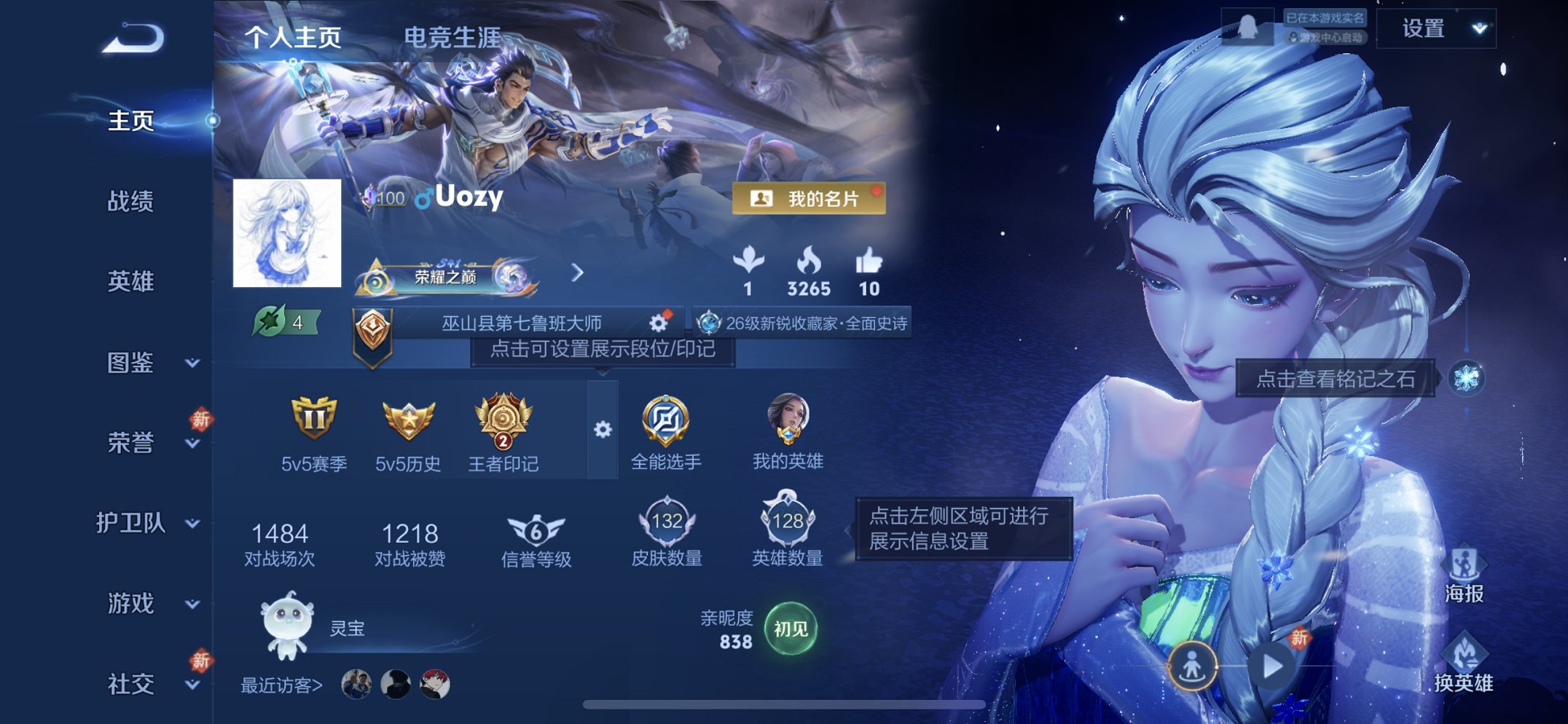
Task: Click the gear to configure displayed badges
Action: [602, 430]
